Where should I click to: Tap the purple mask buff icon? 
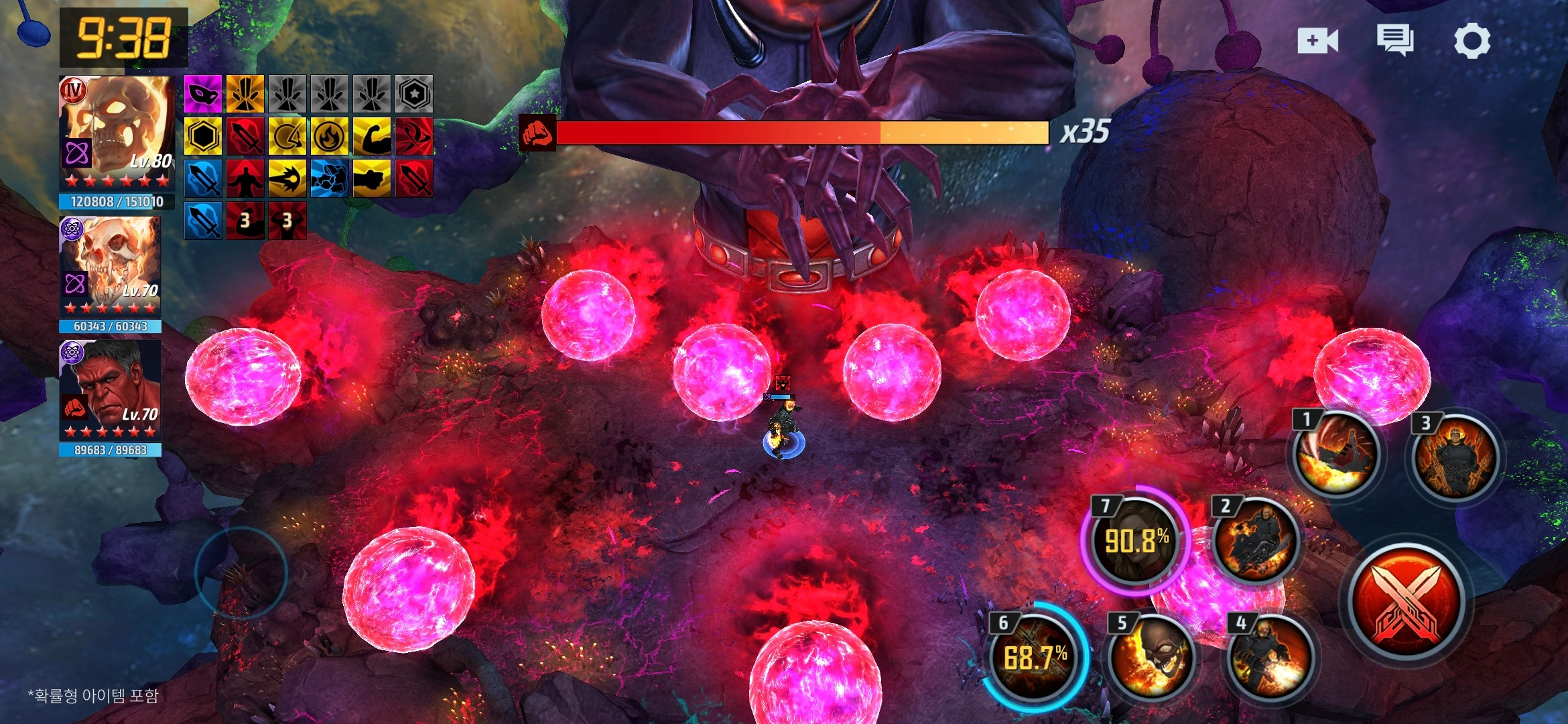(x=202, y=94)
